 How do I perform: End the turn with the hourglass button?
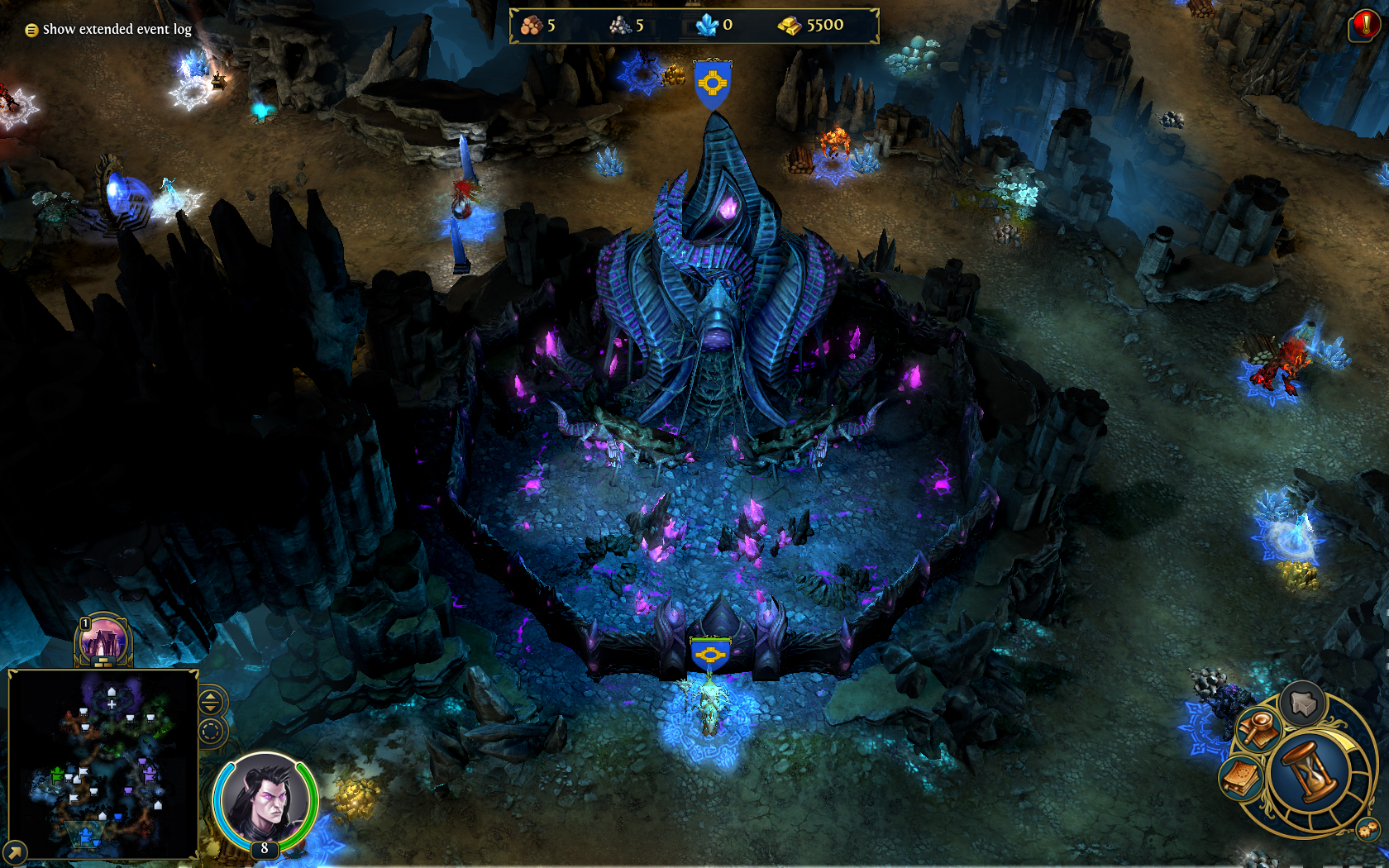click(x=1311, y=771)
